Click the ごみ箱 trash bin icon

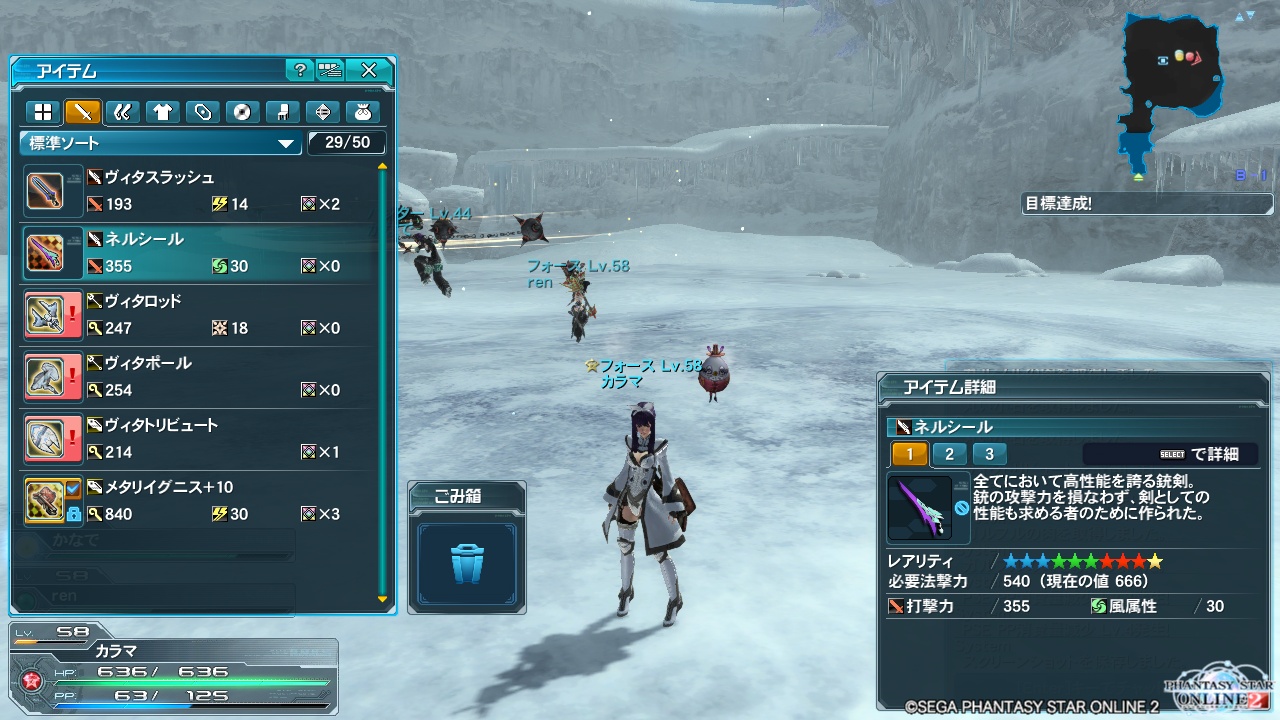point(467,563)
